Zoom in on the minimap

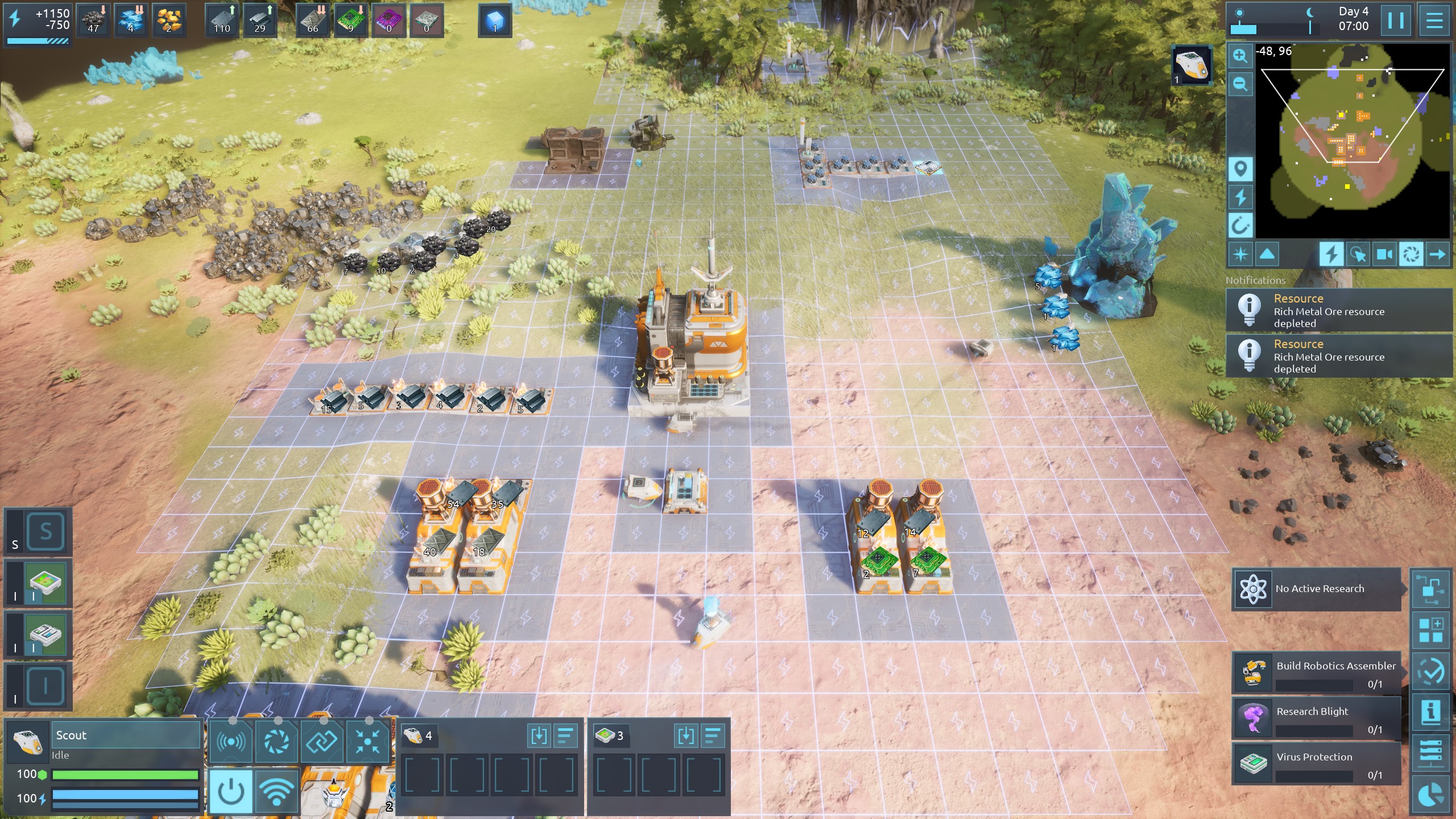[x=1240, y=56]
